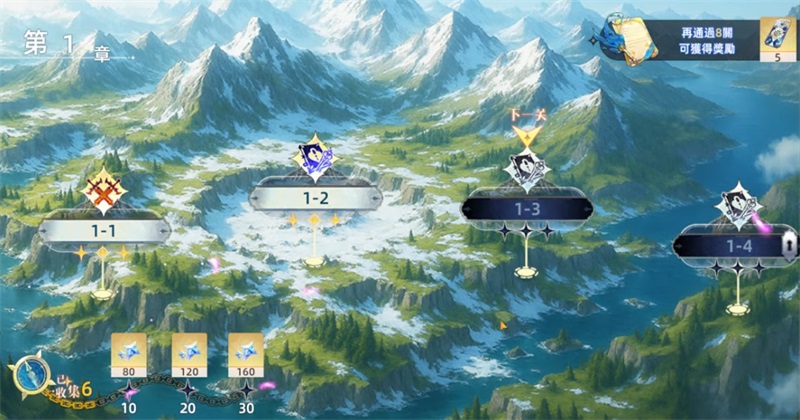
Task: Enter the next stage 1-3
Action: pos(526,208)
